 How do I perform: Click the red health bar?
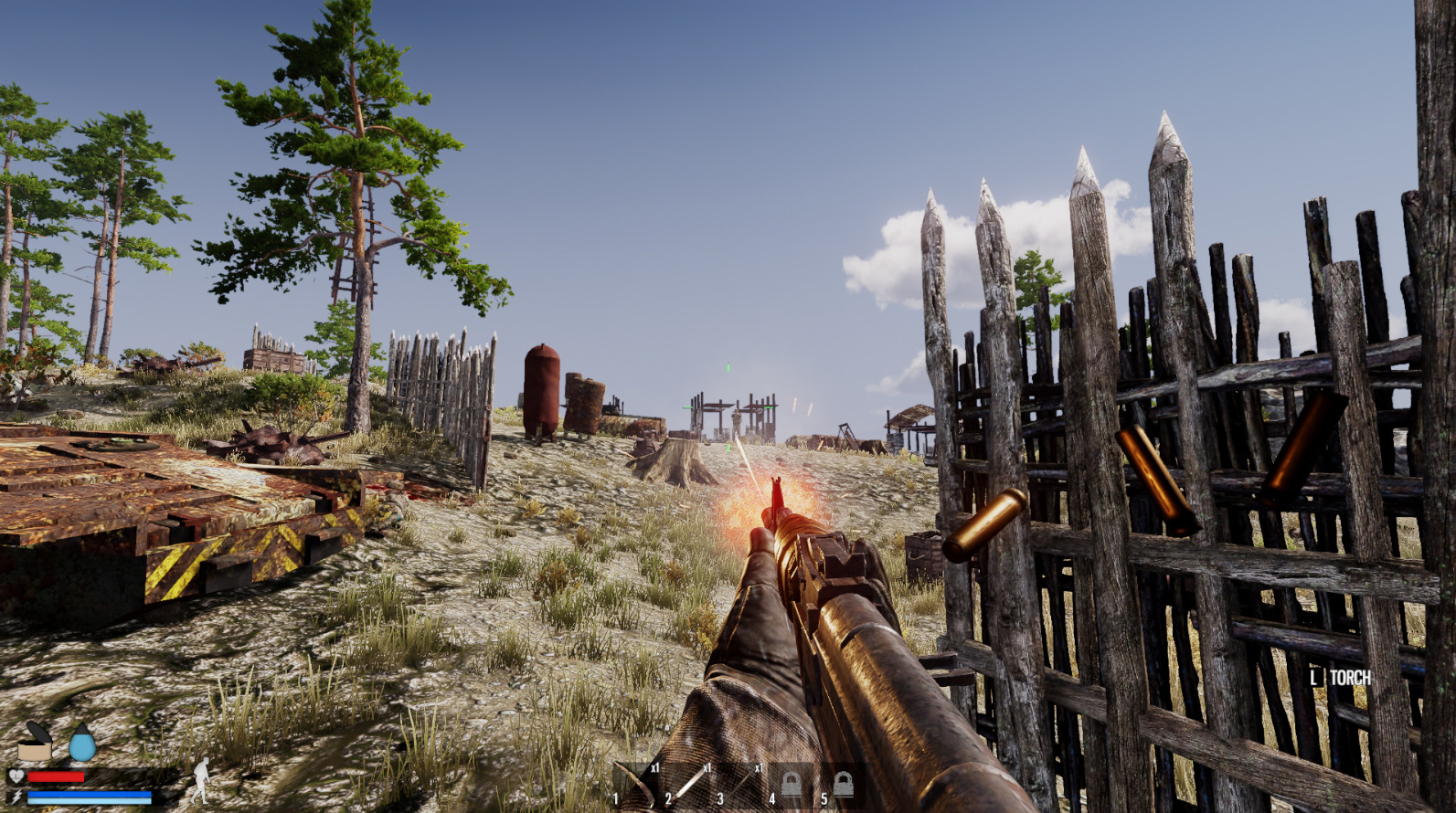pyautogui.click(x=55, y=776)
